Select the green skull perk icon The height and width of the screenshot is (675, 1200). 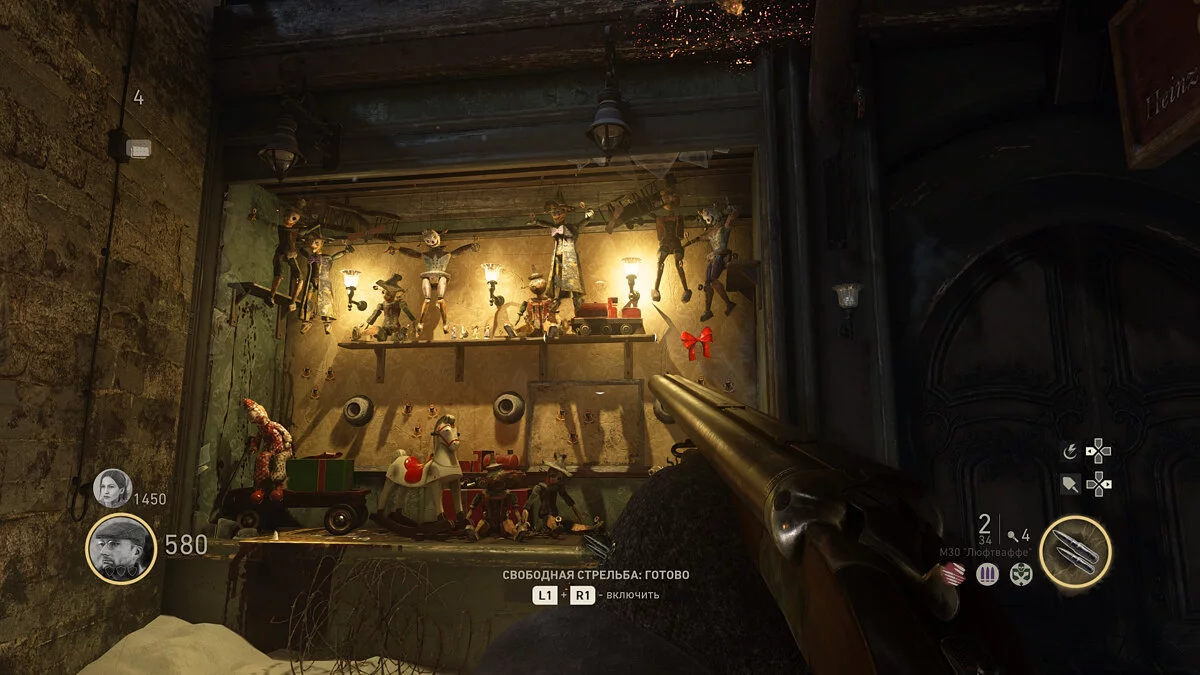point(1020,574)
